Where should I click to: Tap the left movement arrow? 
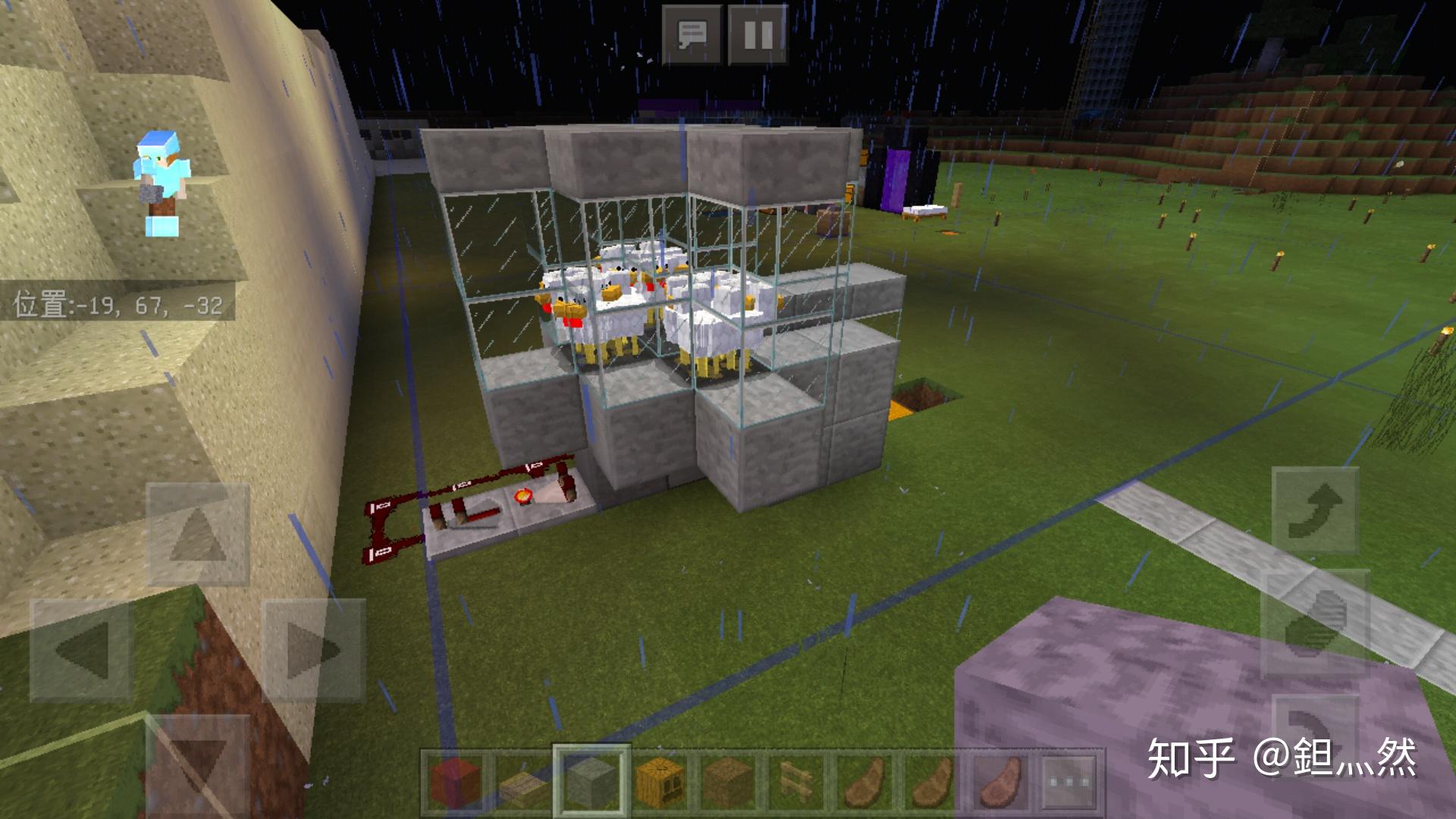(x=81, y=649)
